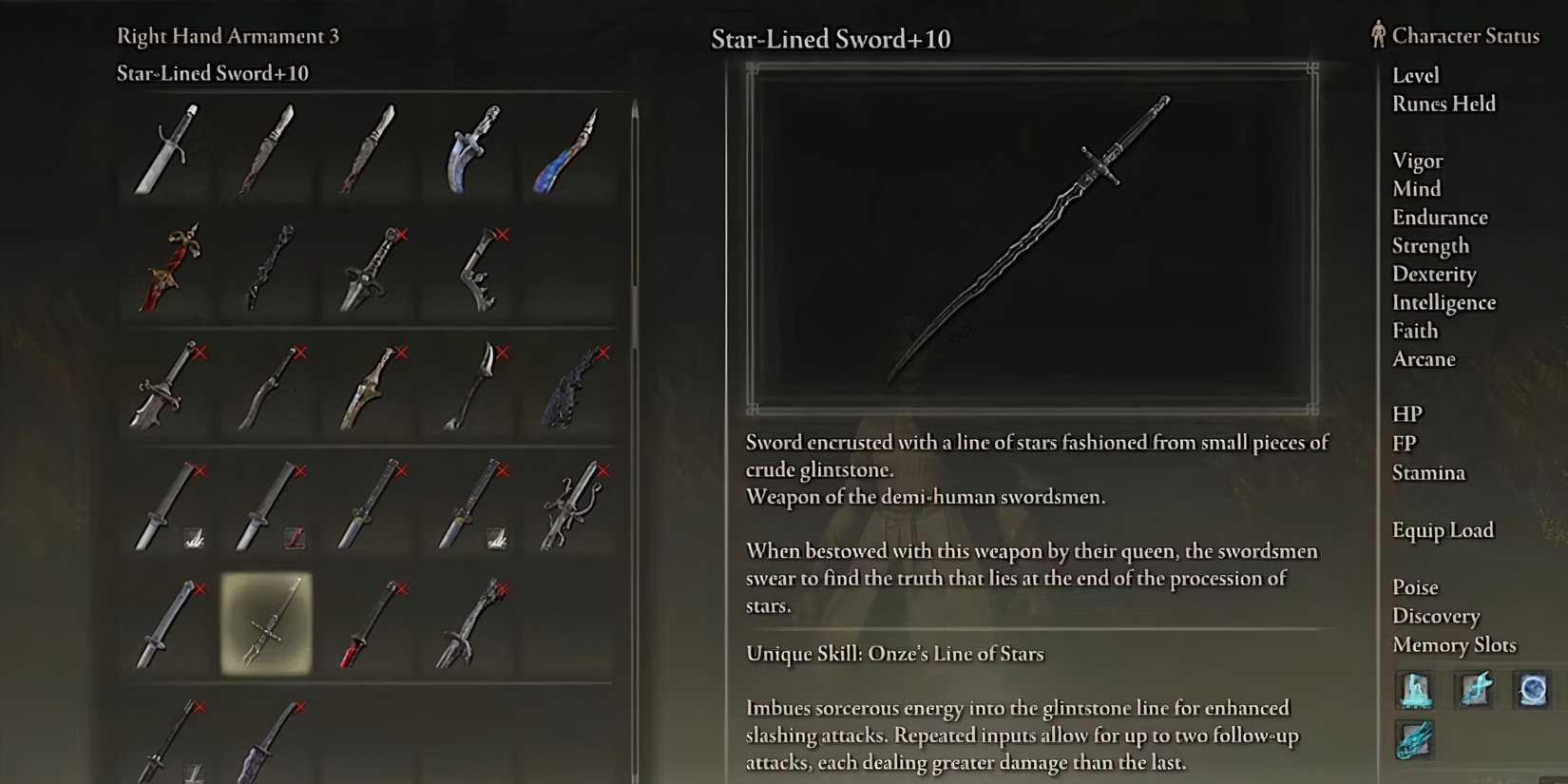Click the Star-Lined Sword weapon preview image
Image resolution: width=1568 pixels, height=784 pixels.
click(1031, 236)
